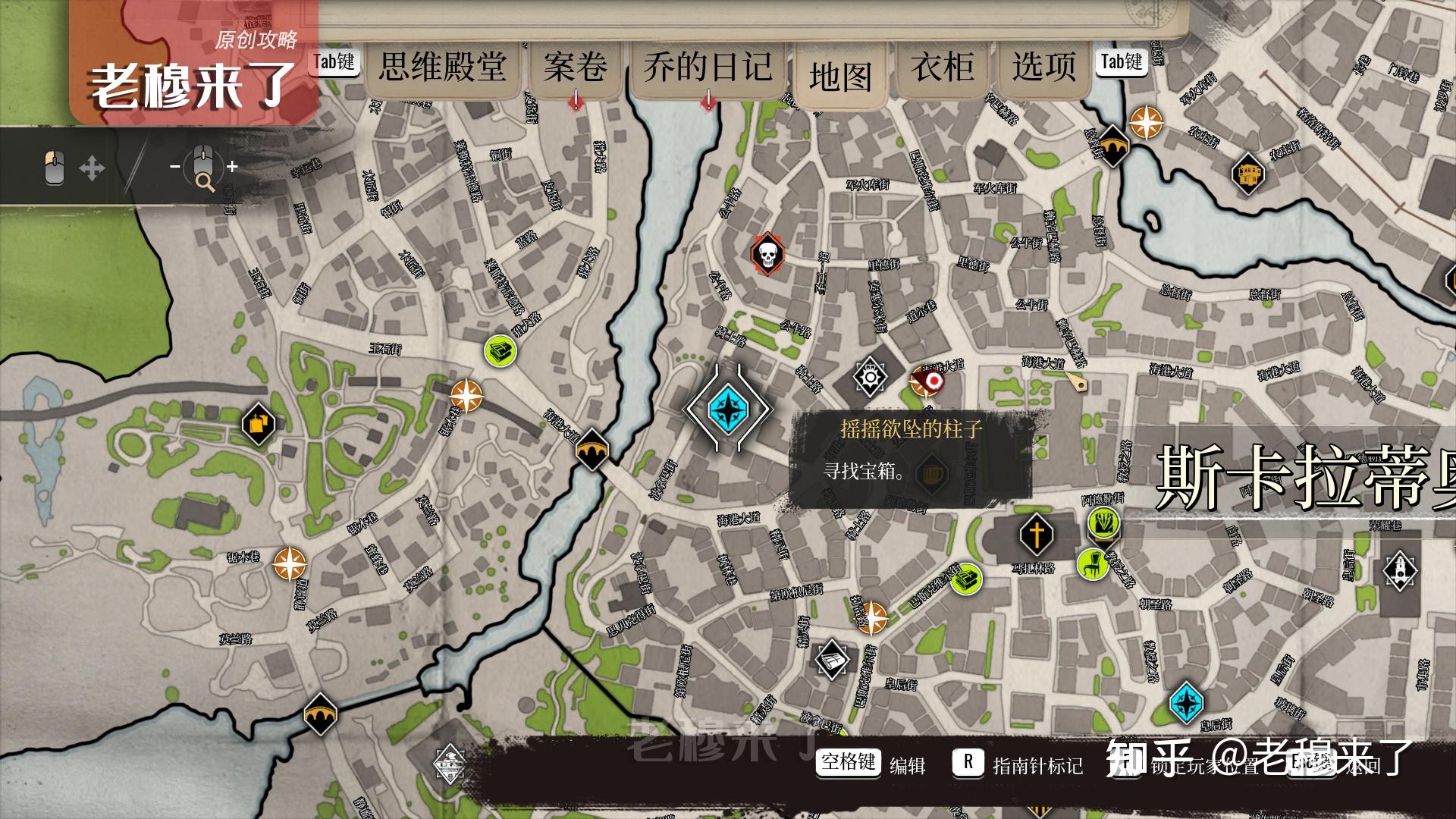Click the white gear marker

coord(870,375)
